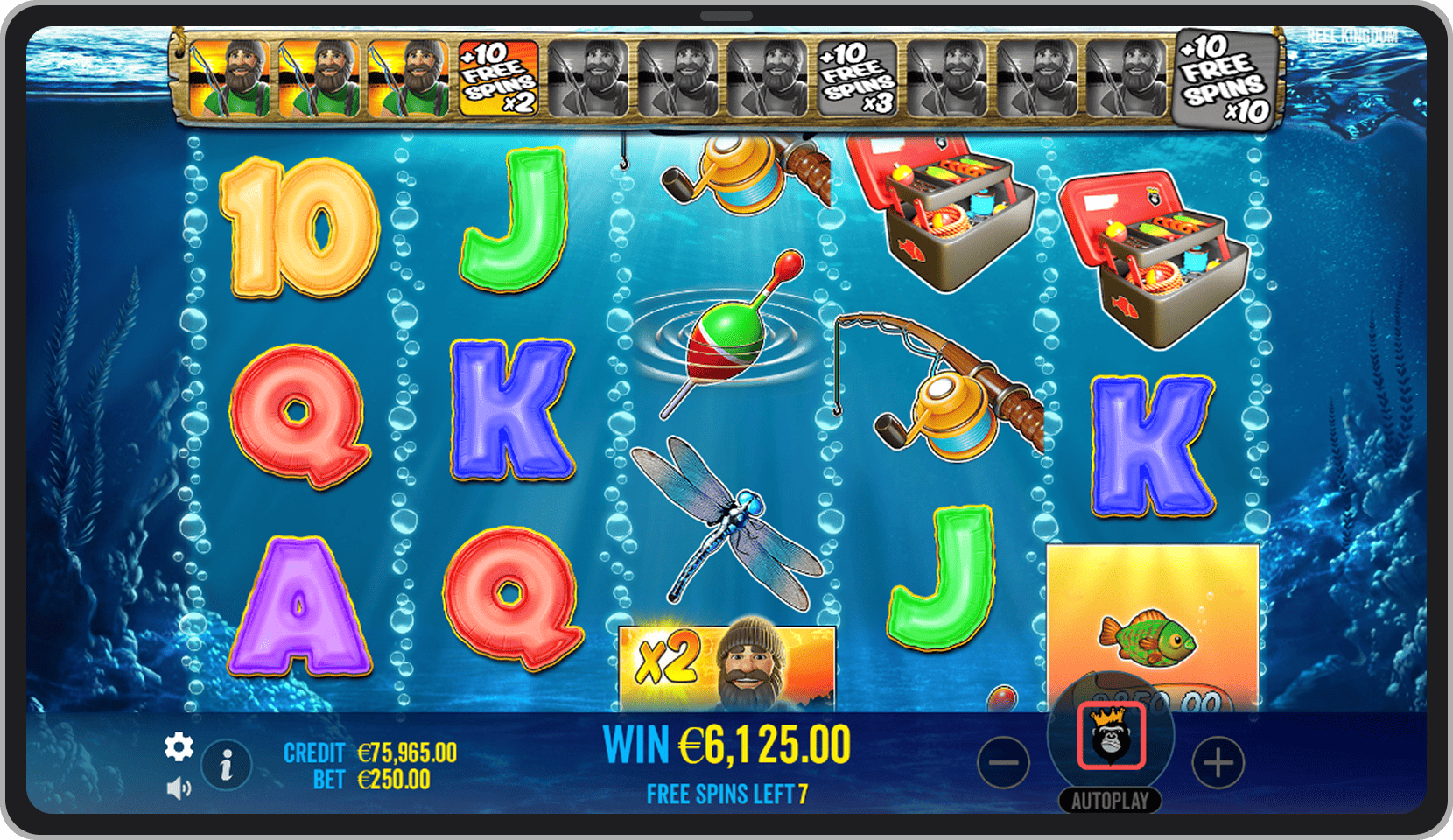The height and width of the screenshot is (840, 1453).
Task: Increase the bet with the plus button
Action: click(x=1218, y=763)
